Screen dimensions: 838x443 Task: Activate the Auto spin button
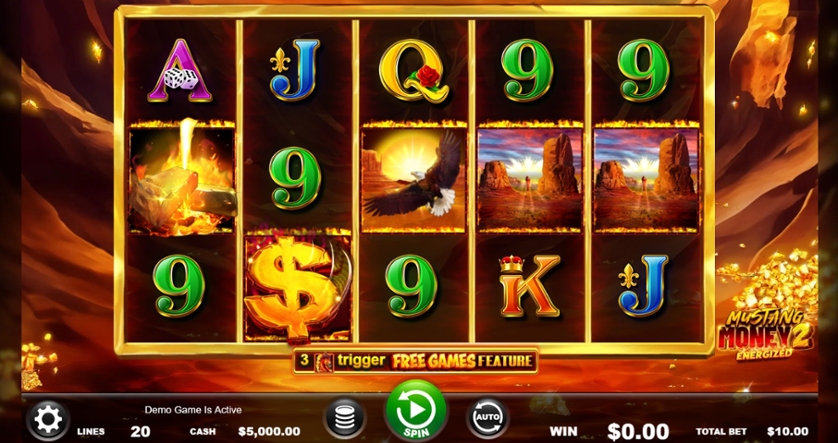(487, 417)
